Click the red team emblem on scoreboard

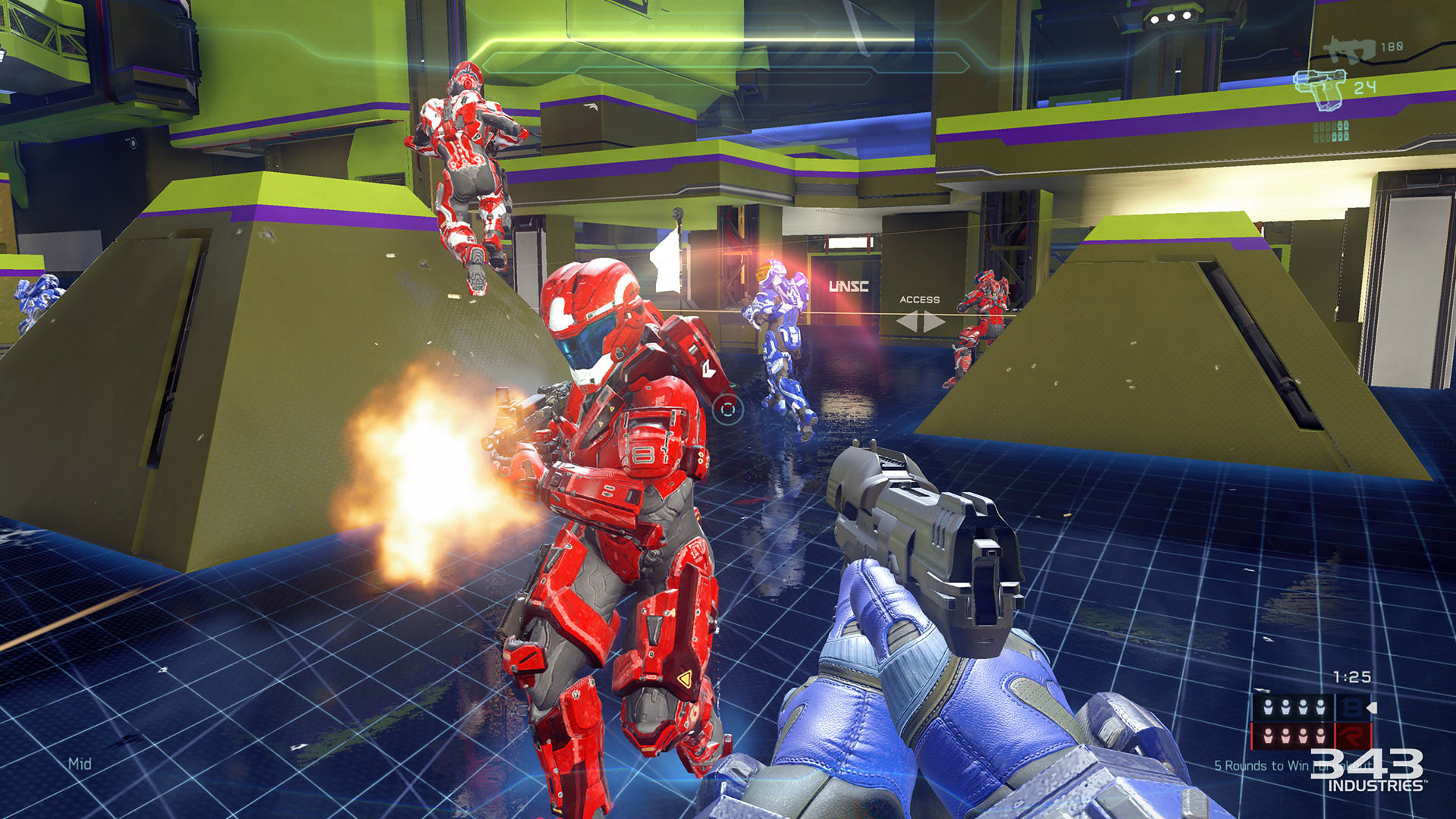[x=1351, y=735]
